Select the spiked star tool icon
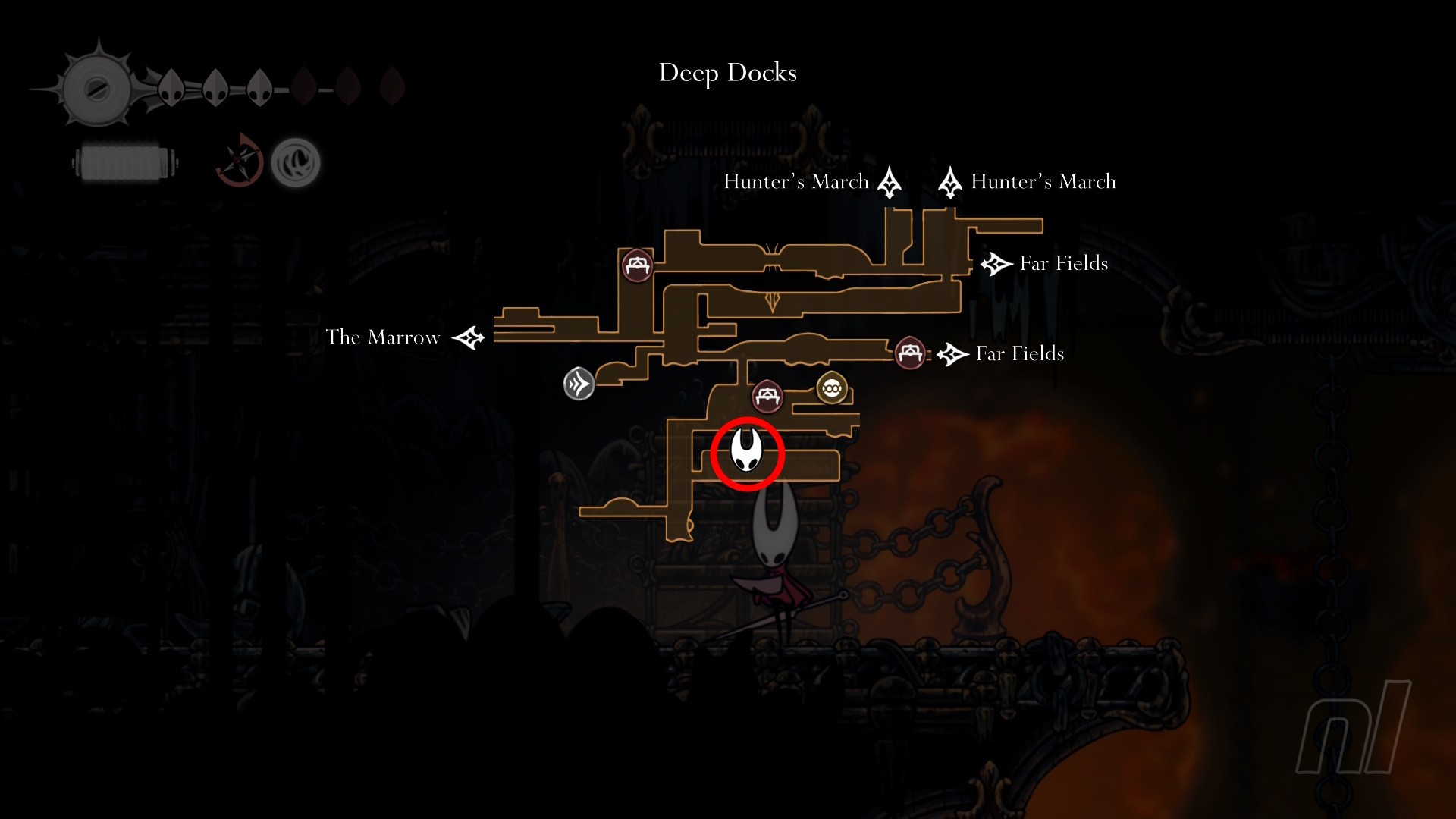 pos(240,160)
